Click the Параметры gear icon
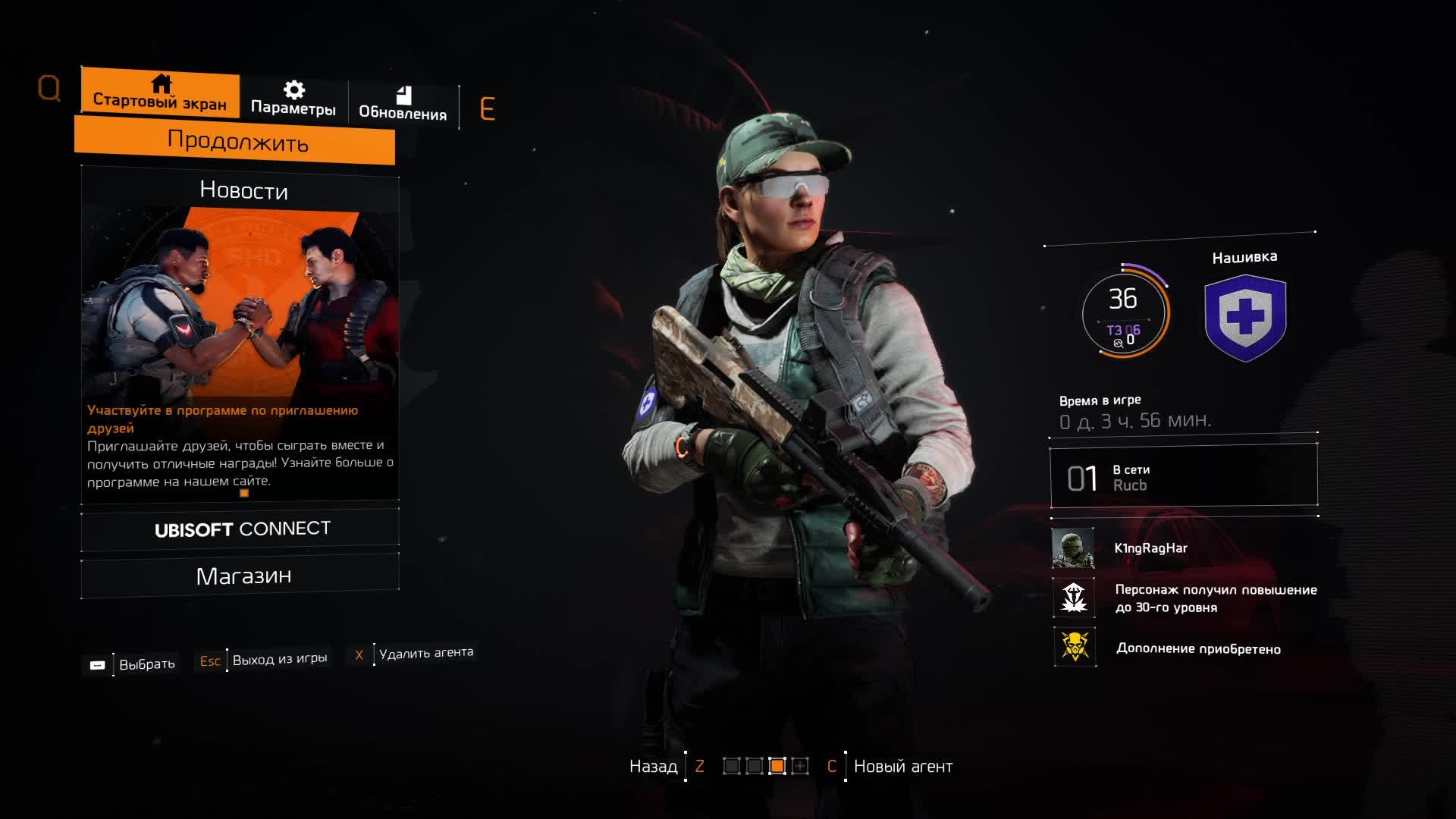Image resolution: width=1456 pixels, height=819 pixels. pyautogui.click(x=293, y=87)
